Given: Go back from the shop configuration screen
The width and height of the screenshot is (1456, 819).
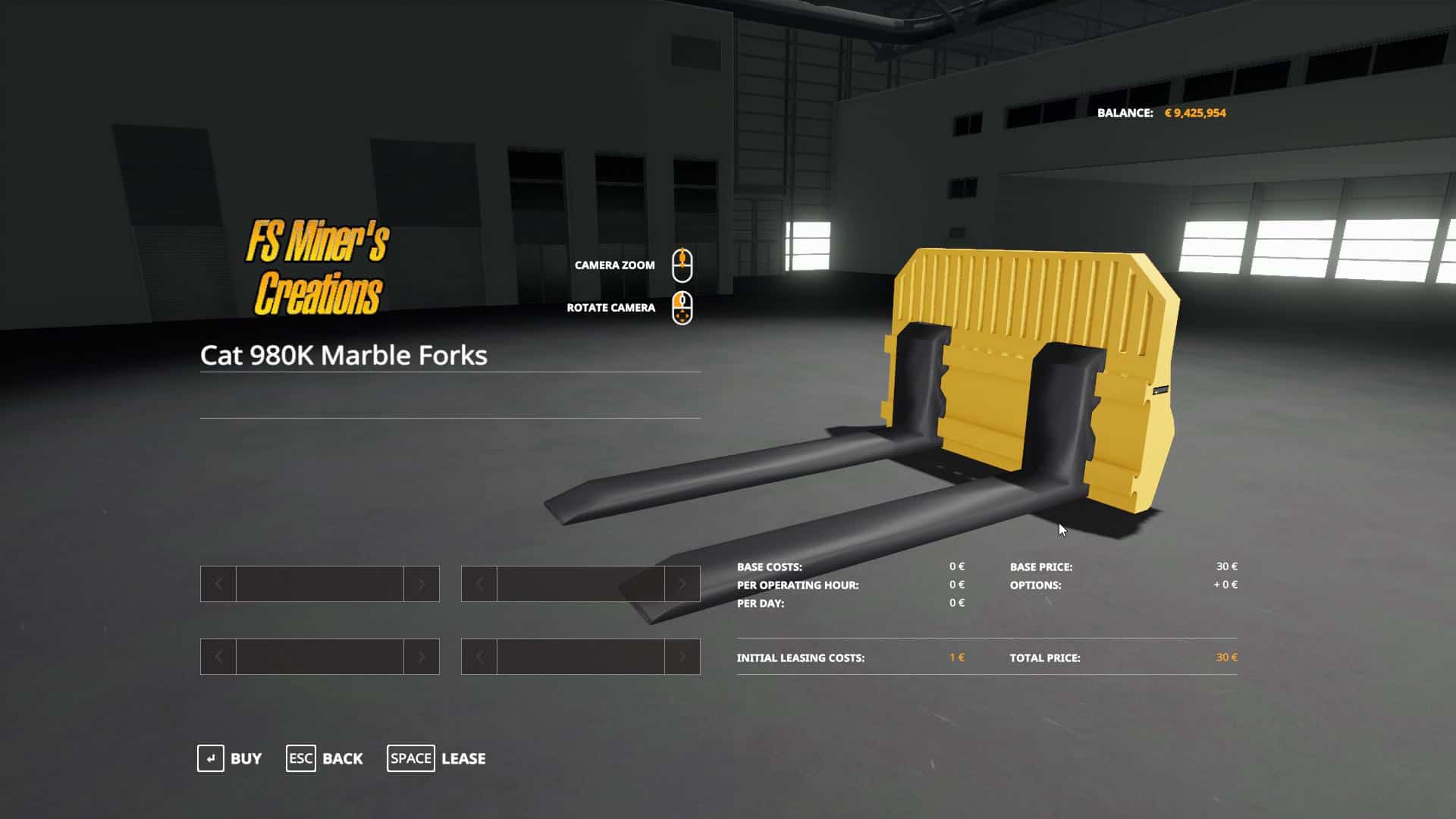Looking at the screenshot, I should [325, 758].
